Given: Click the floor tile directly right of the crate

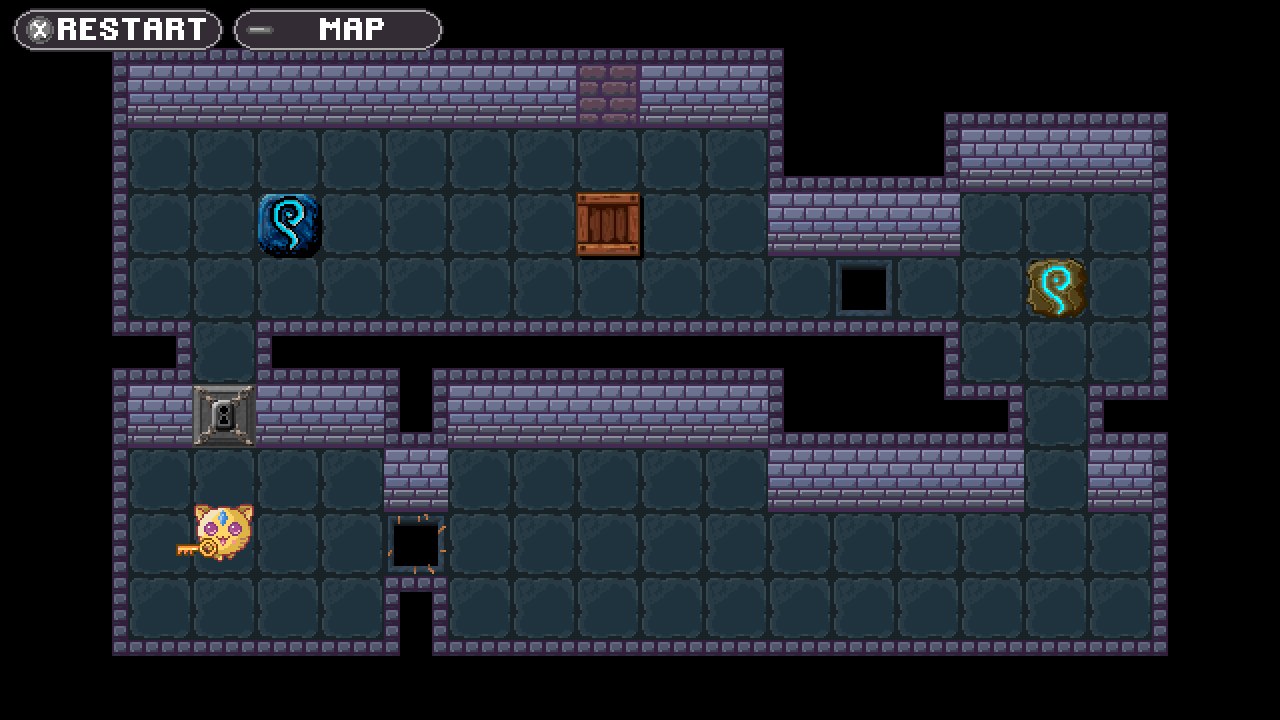Looking at the screenshot, I should (672, 224).
